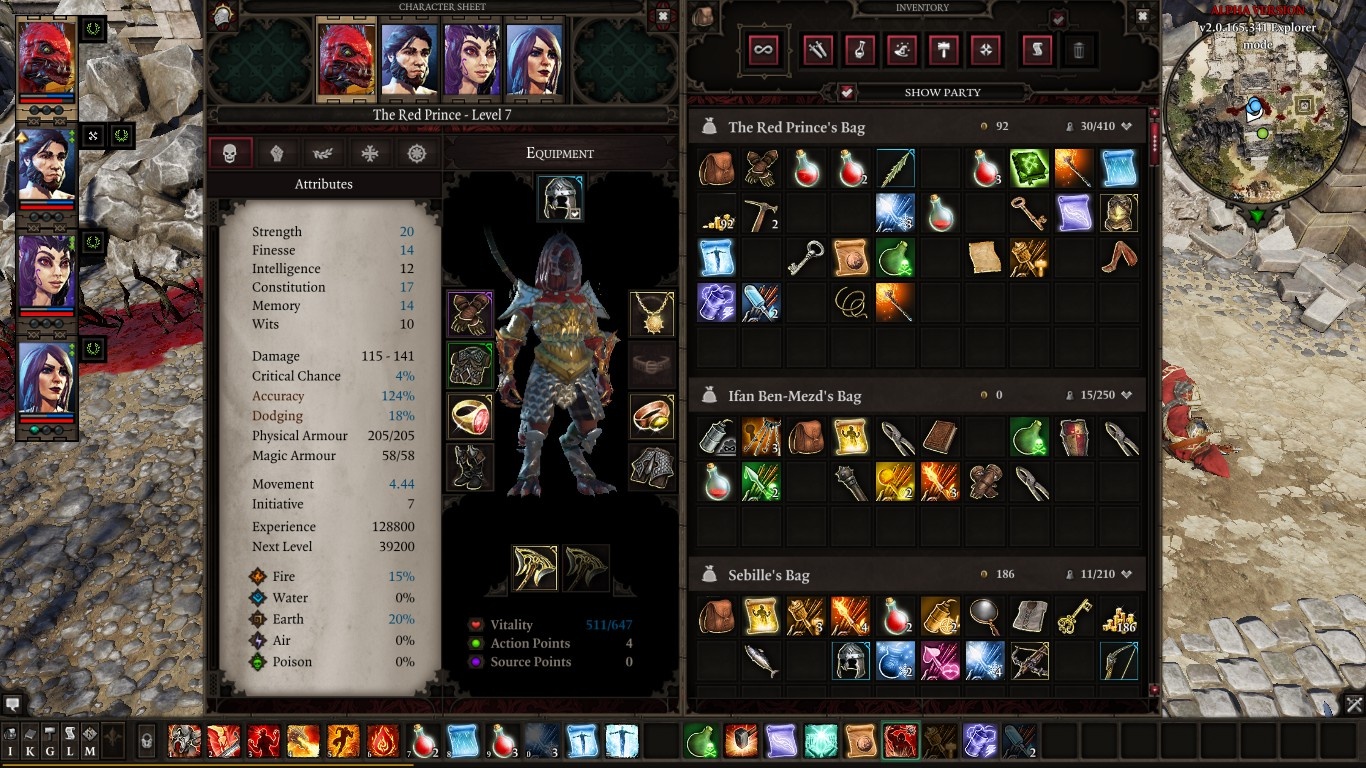Switch to the skull Attributes tab
1366x768 pixels.
pos(231,152)
